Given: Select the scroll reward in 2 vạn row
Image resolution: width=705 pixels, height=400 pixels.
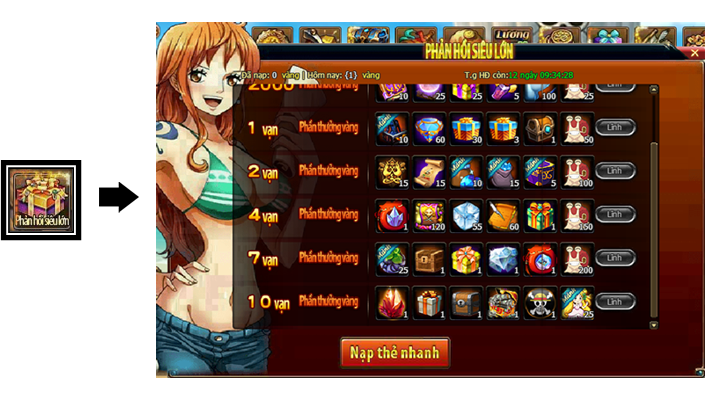Looking at the screenshot, I should click(x=428, y=171).
